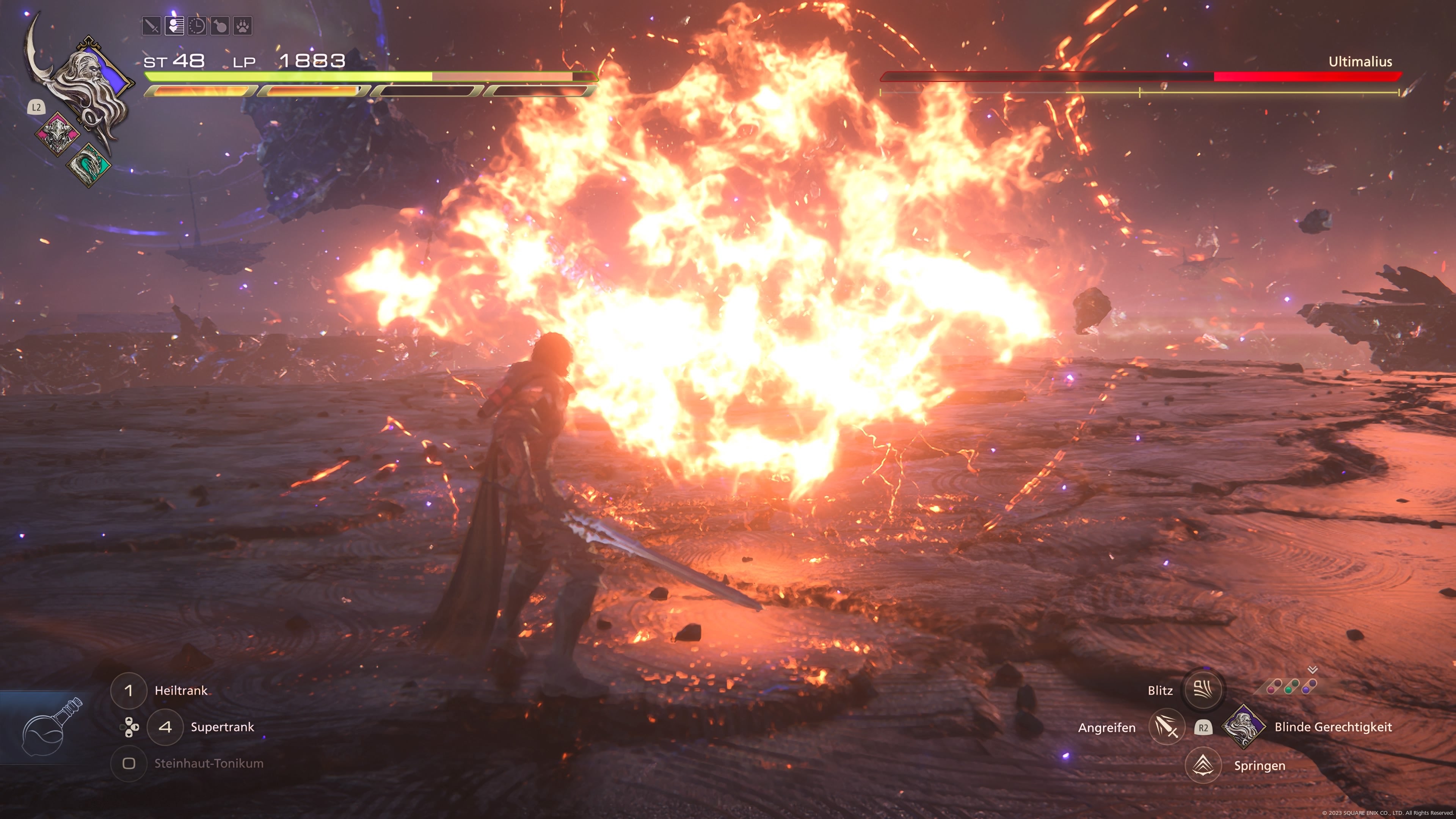Select the Supertrank item slot
Image resolution: width=1456 pixels, height=819 pixels.
(166, 728)
